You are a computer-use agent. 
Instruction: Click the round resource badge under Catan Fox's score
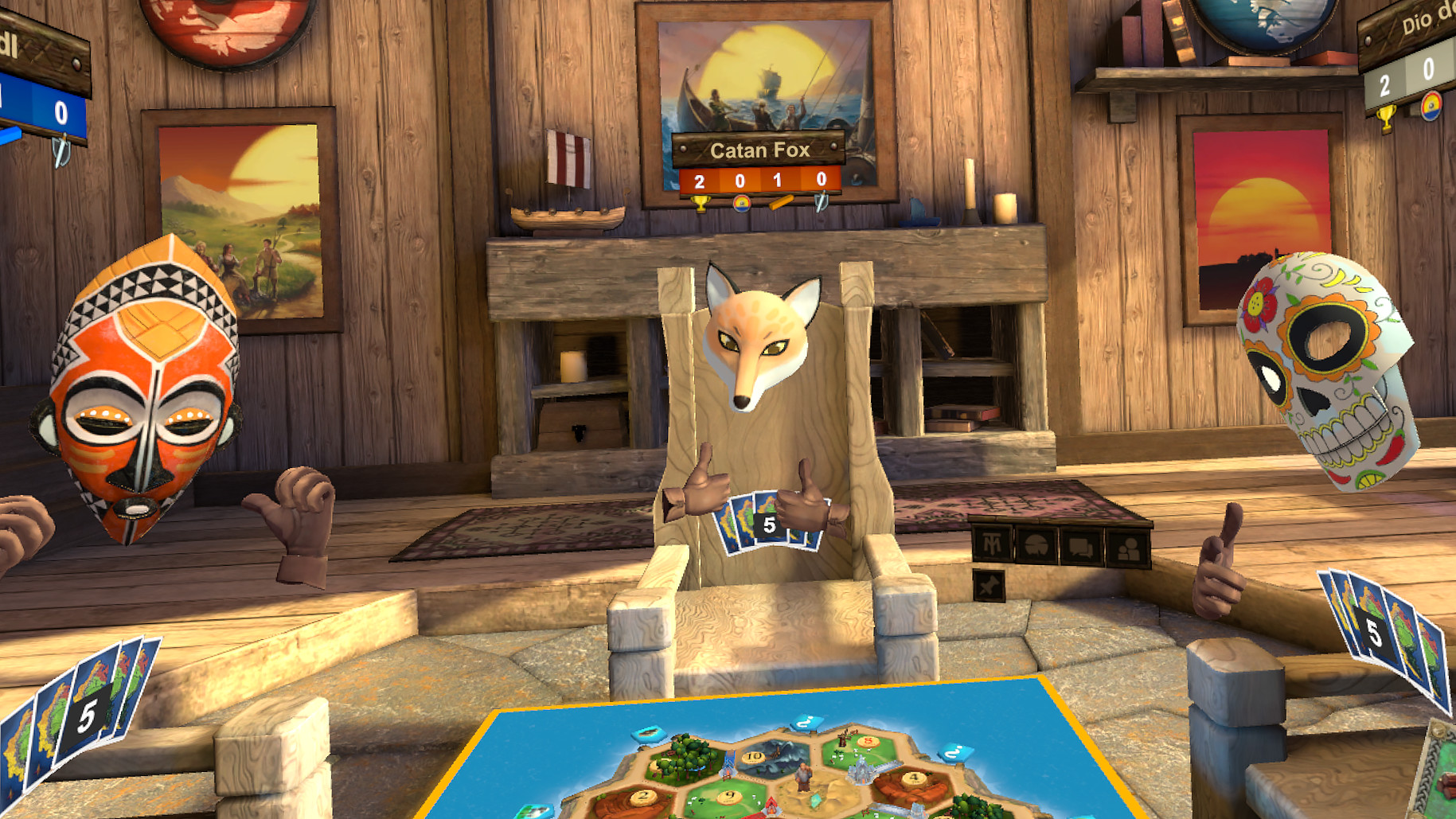pos(743,204)
